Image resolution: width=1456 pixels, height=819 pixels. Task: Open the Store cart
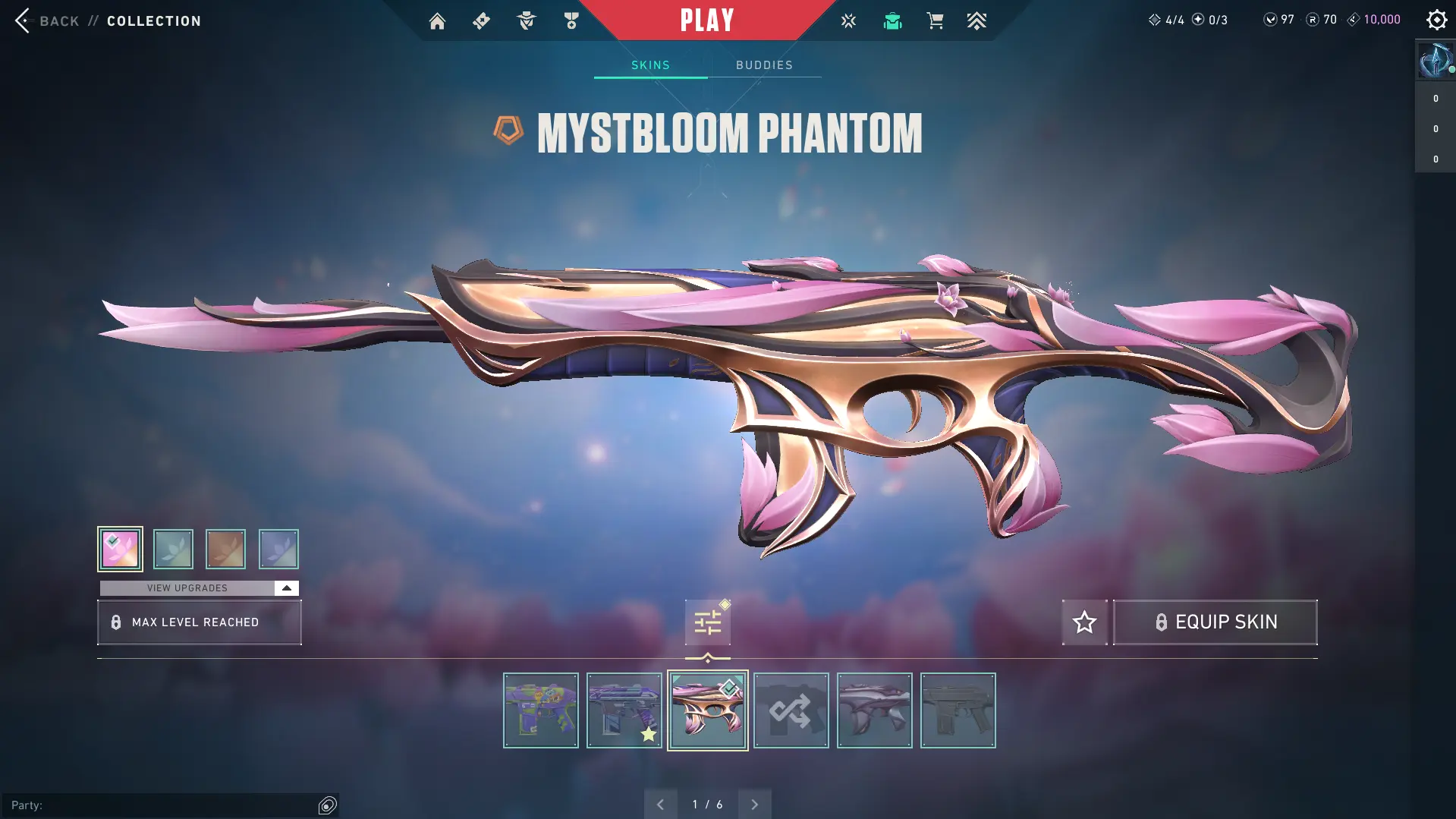coord(935,20)
